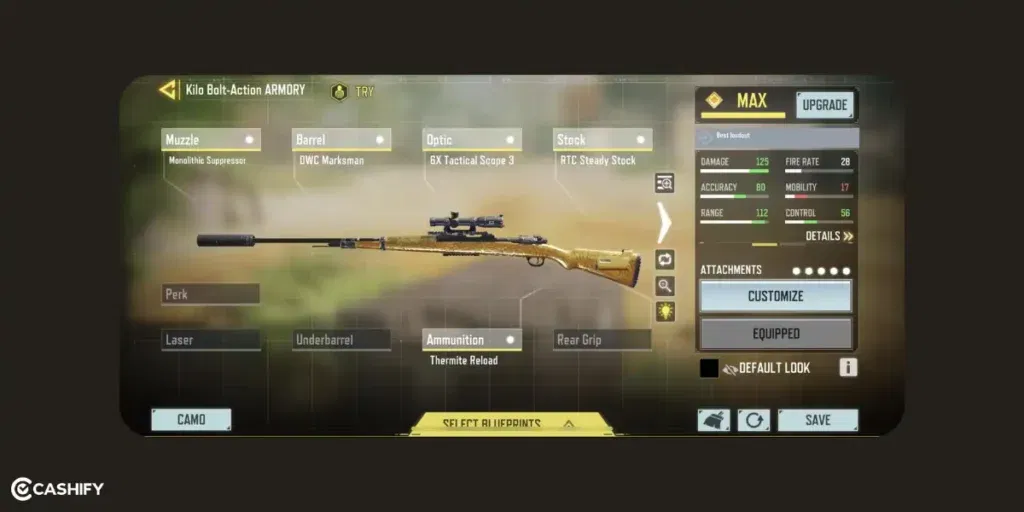Click the UPGRADE button
Image resolution: width=1024 pixels, height=512 pixels.
click(x=825, y=104)
